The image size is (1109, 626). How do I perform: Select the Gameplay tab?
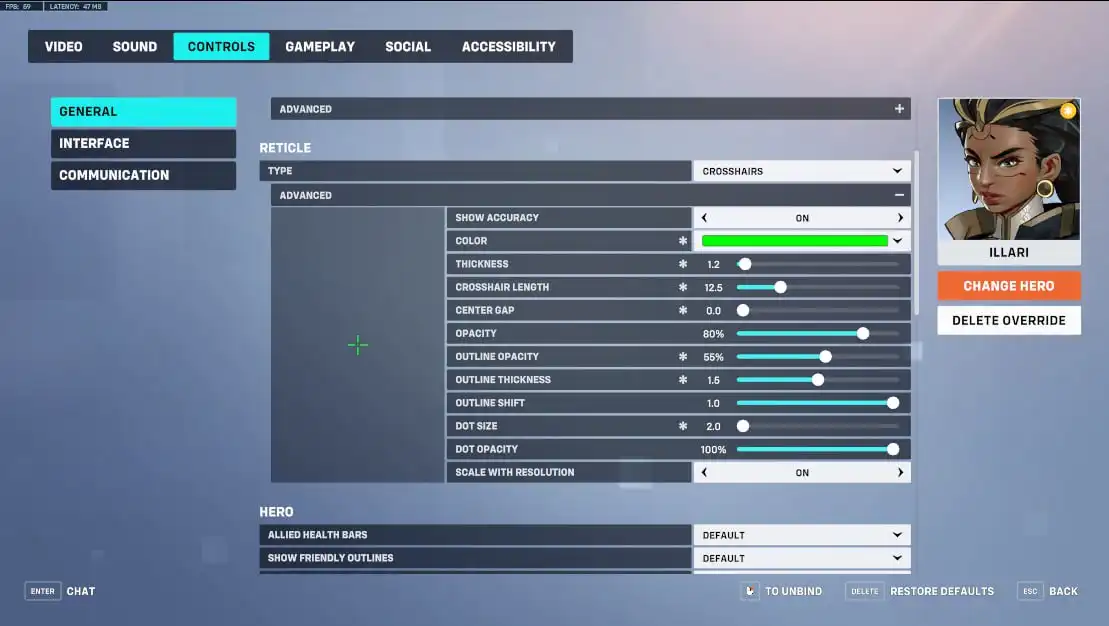coord(320,47)
